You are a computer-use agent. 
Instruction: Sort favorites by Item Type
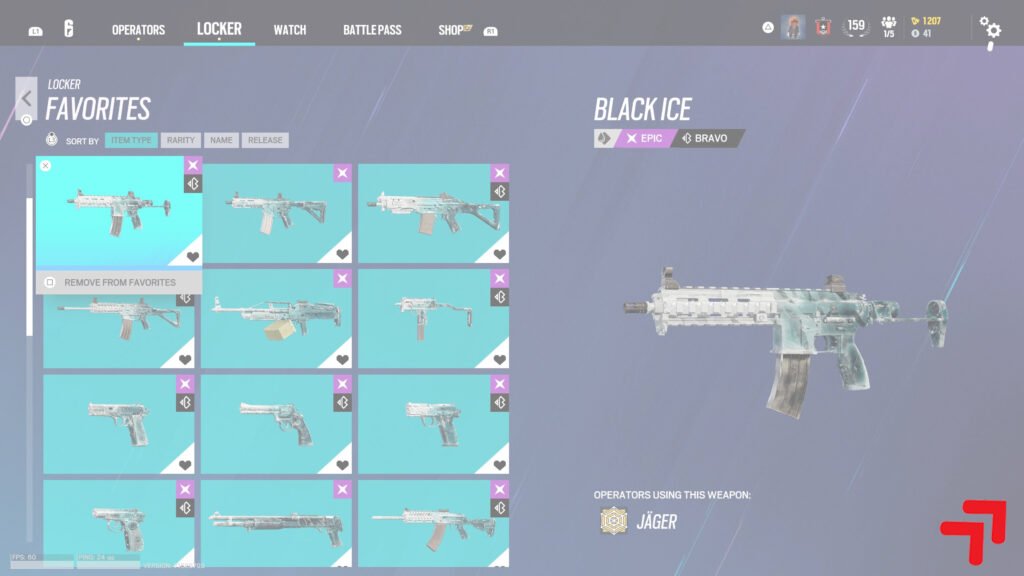pyautogui.click(x=131, y=141)
